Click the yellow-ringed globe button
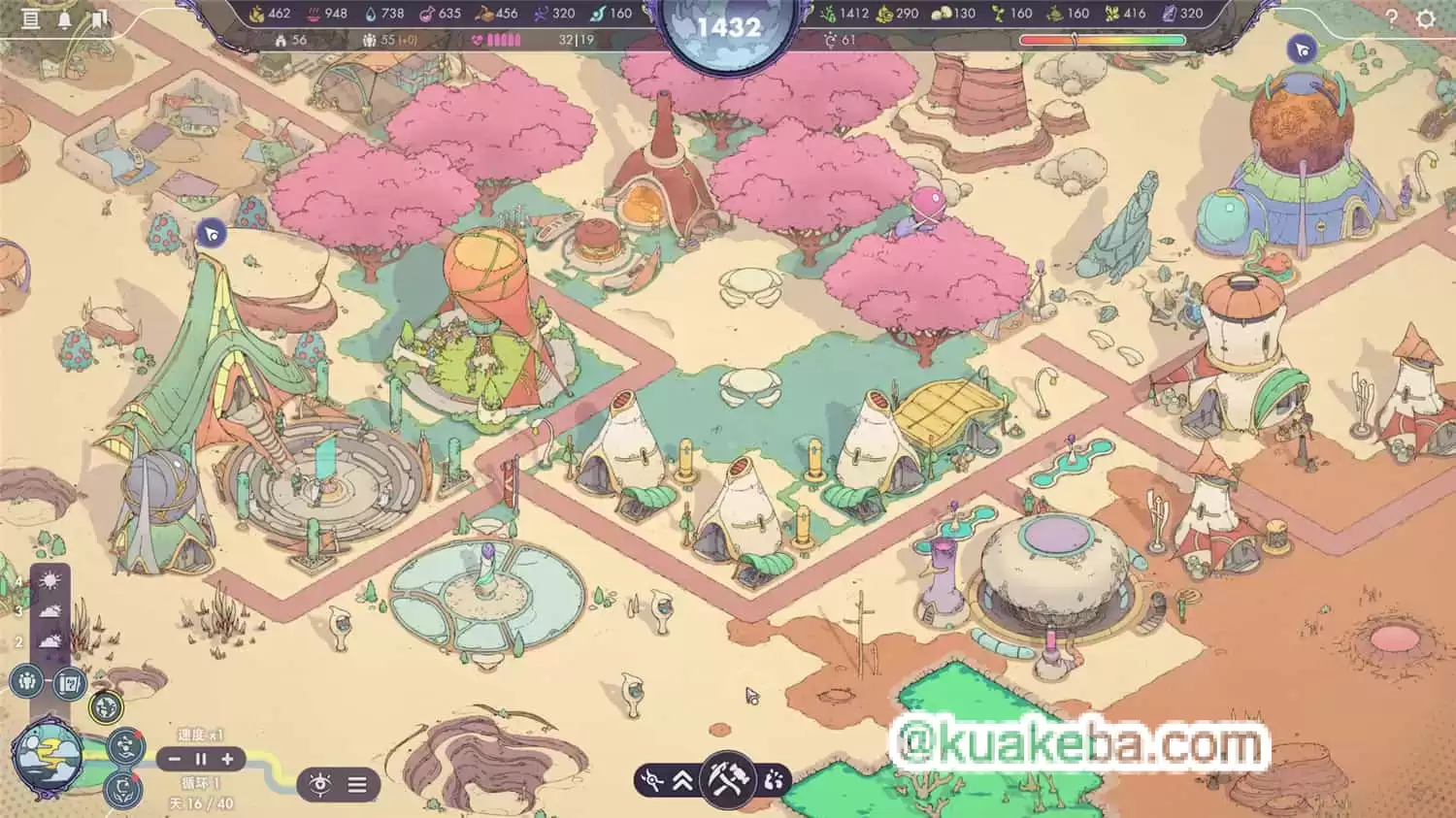The width and height of the screenshot is (1456, 818). coord(106,707)
